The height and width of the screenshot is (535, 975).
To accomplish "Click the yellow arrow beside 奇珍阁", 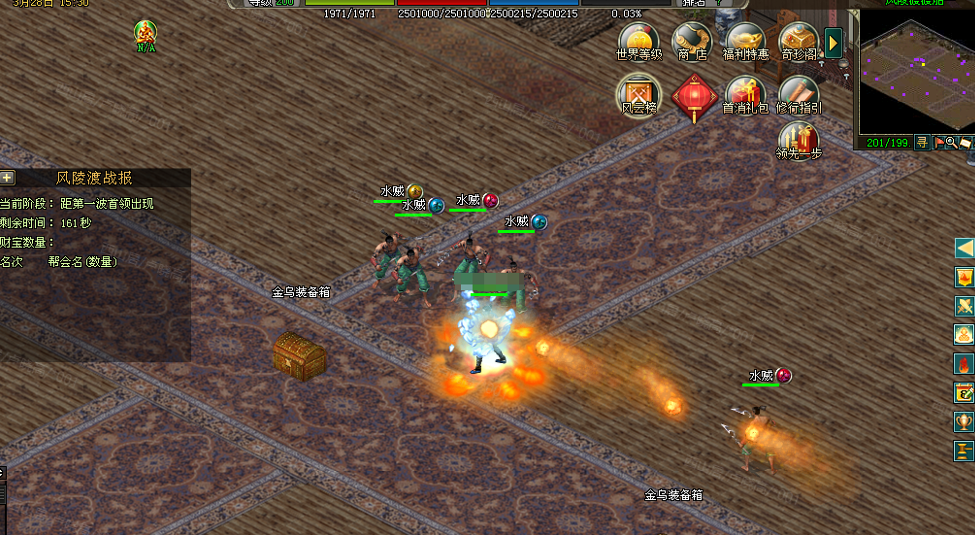I will coord(833,43).
